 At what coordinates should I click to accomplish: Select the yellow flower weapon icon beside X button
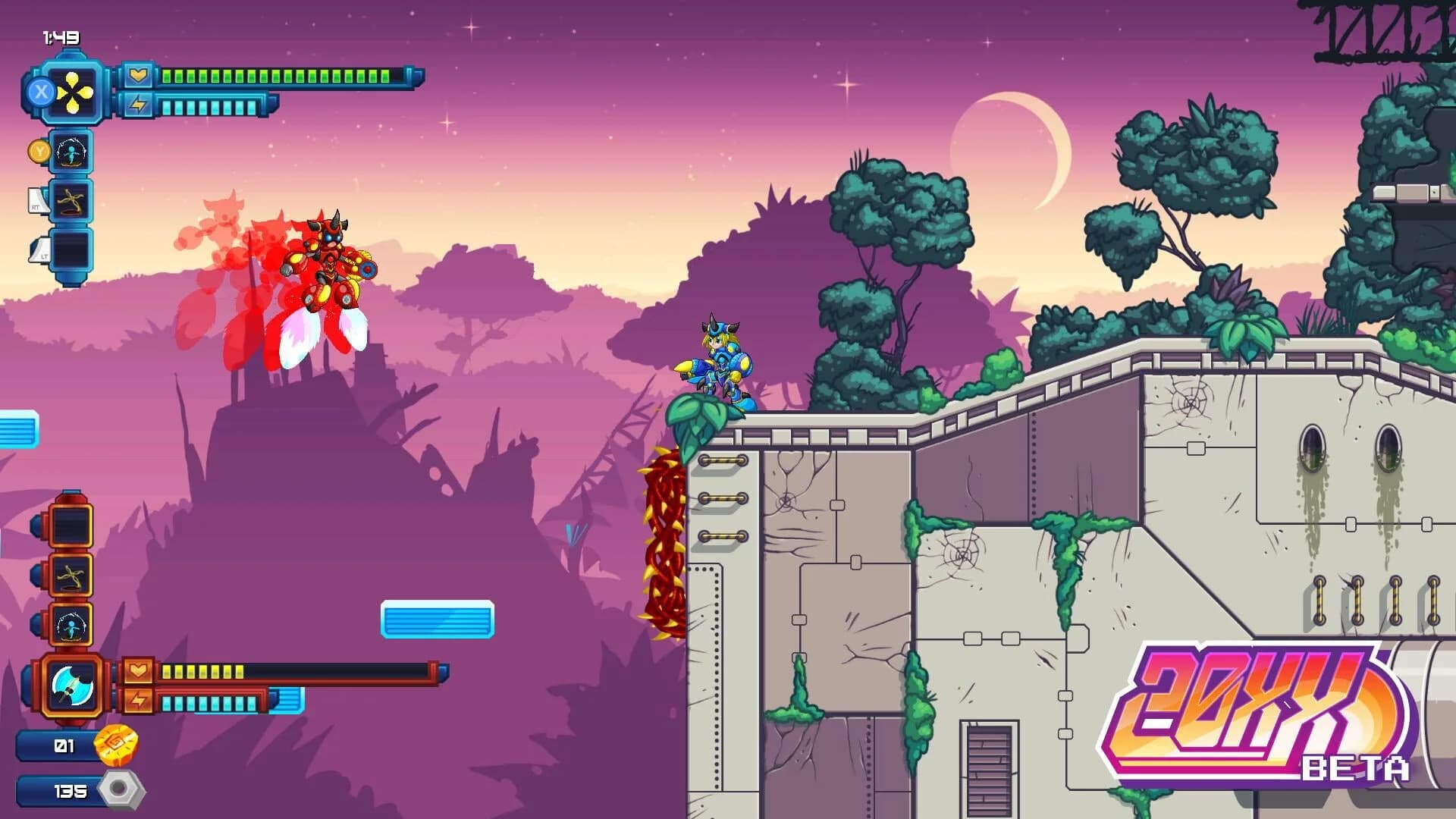(x=72, y=90)
